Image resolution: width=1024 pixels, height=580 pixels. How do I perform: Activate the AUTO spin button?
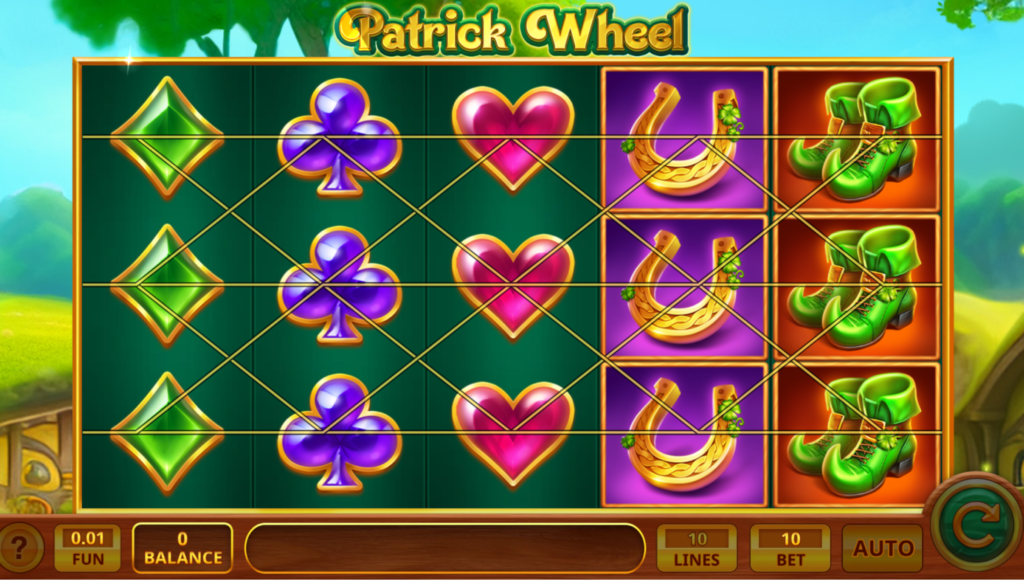(882, 548)
